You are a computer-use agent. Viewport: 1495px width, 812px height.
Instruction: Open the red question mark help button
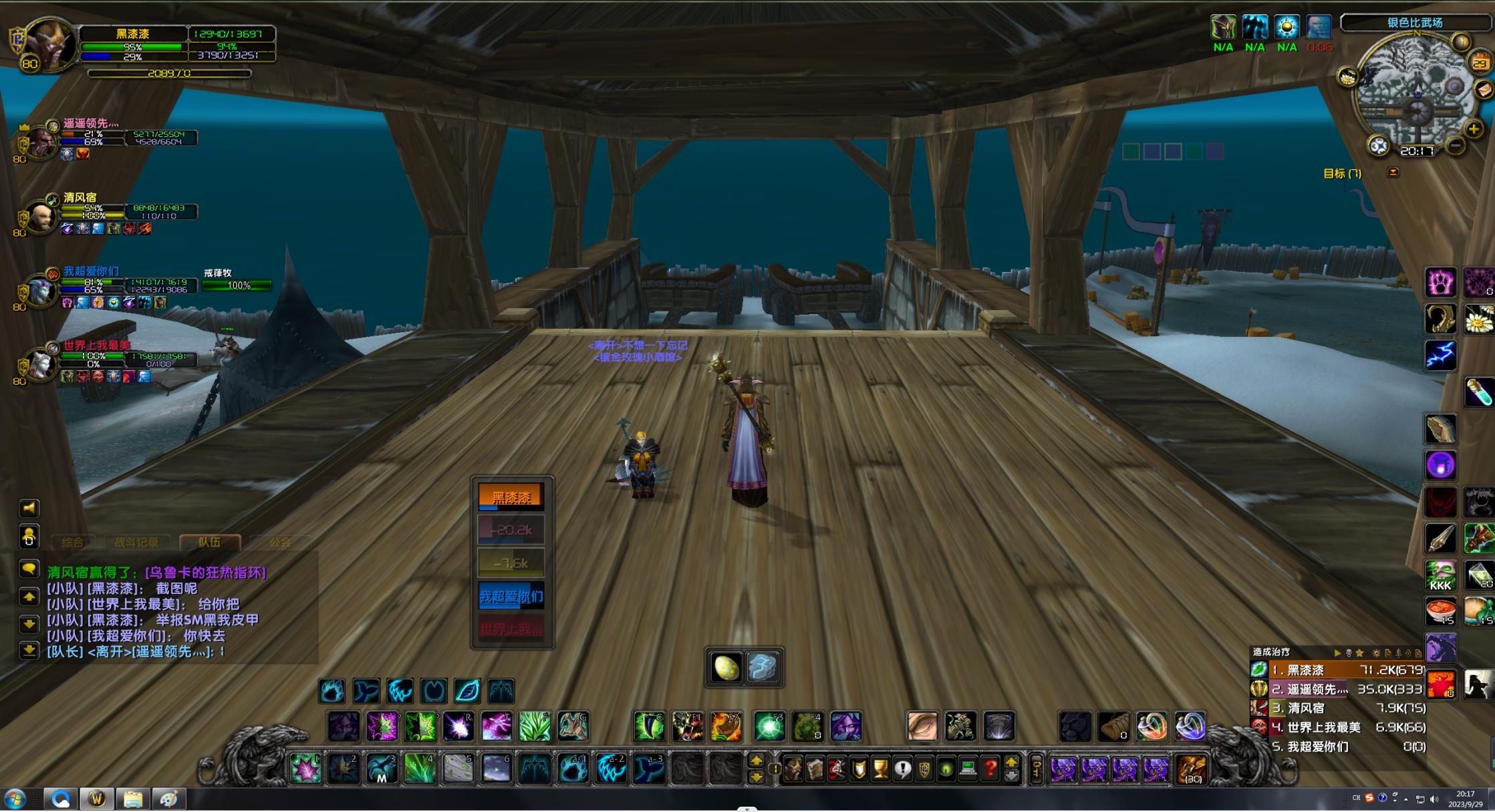tap(990, 769)
